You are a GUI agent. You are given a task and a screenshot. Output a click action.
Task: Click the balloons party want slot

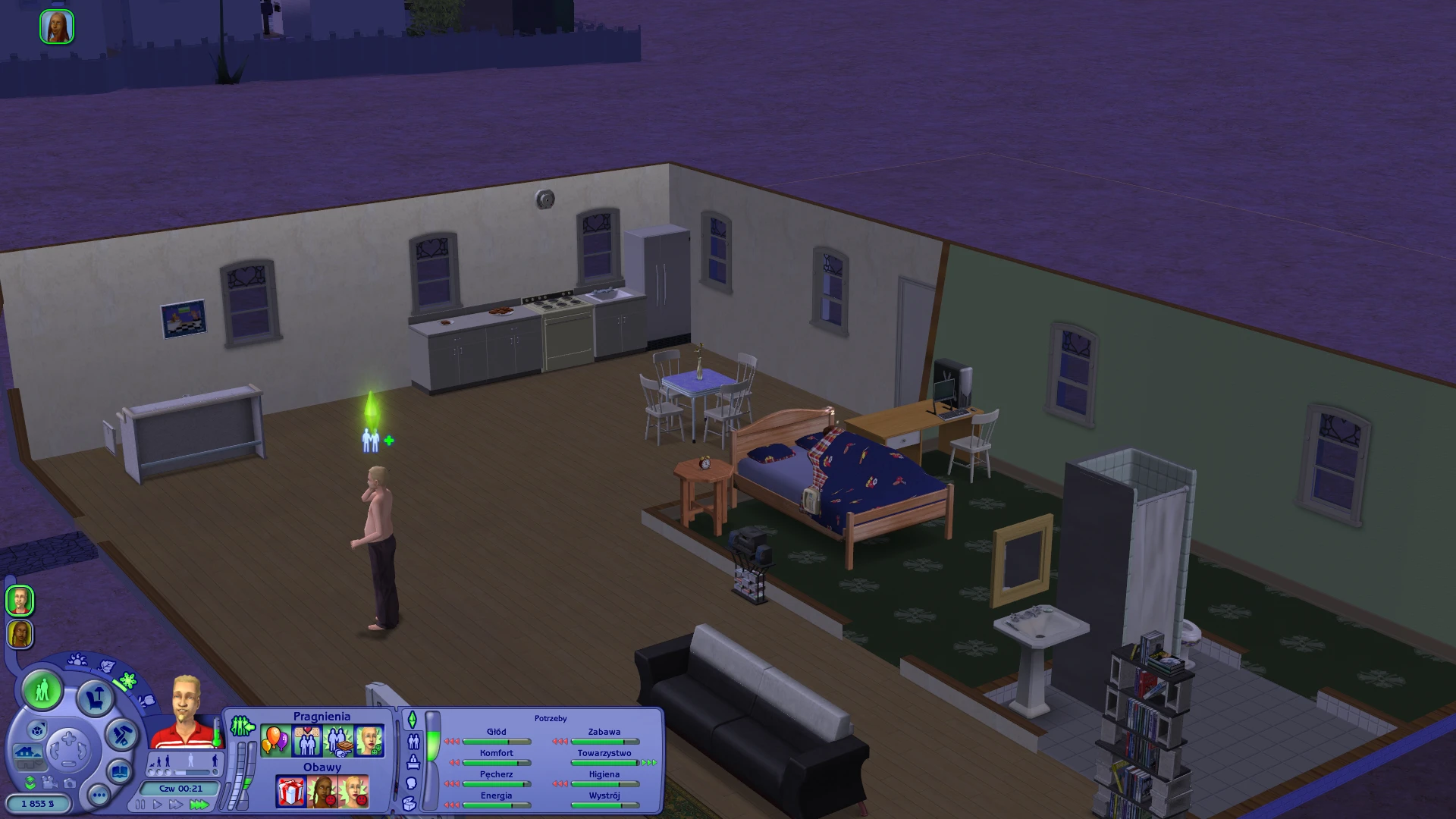pyautogui.click(x=275, y=742)
